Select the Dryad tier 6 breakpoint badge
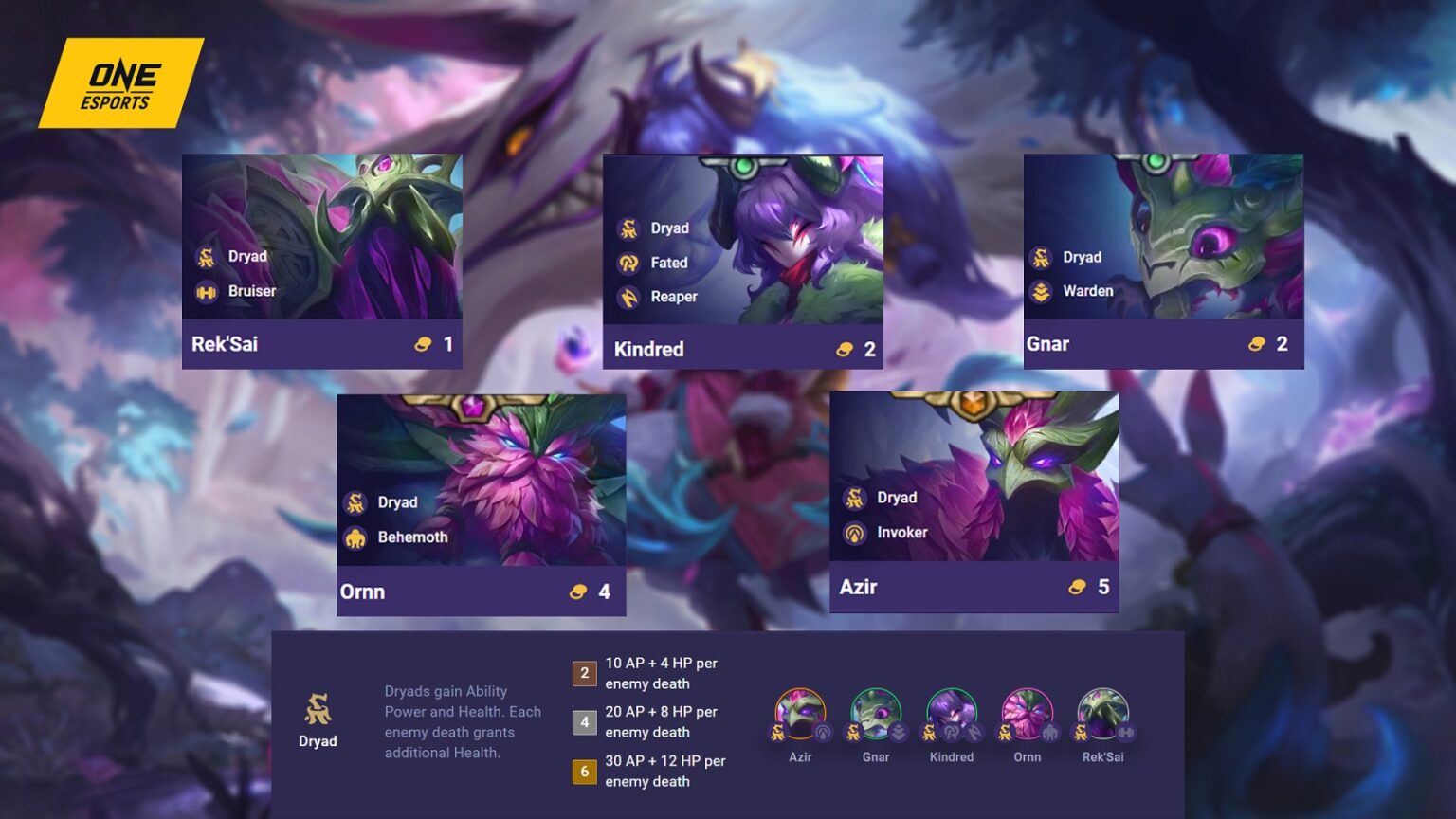 [584, 772]
